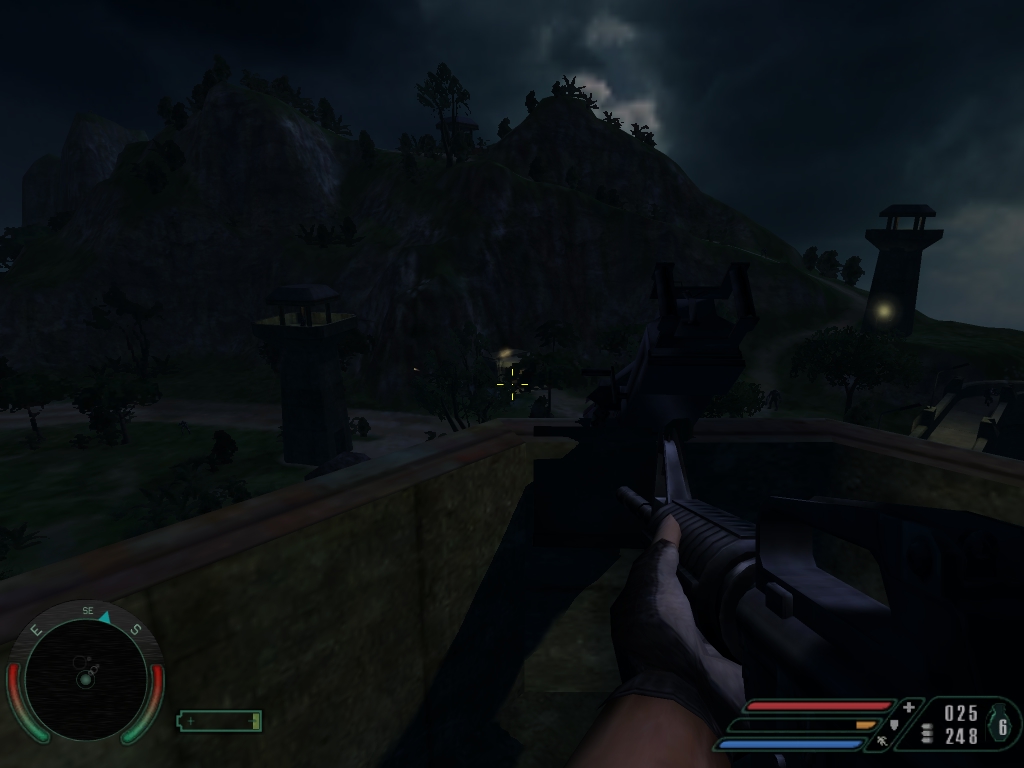Screen dimensions: 1024x768
Task: Click the white cross health icon
Action: pos(908,707)
